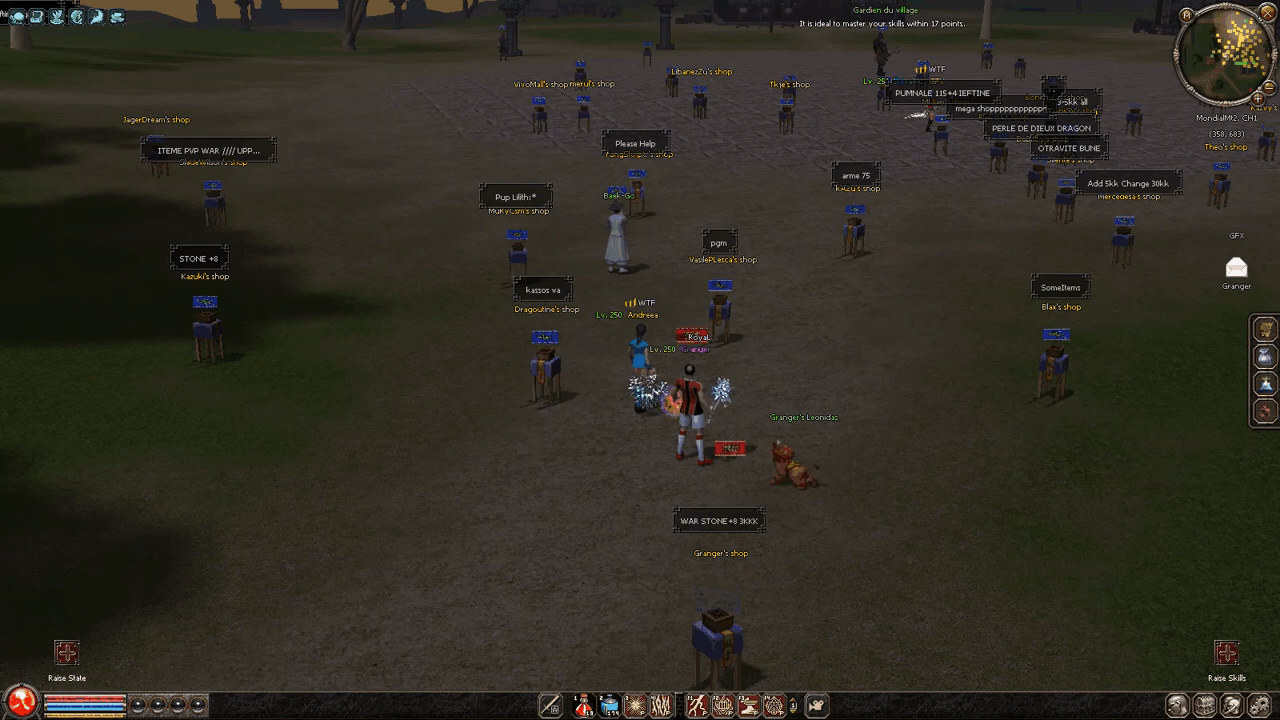Screen dimensions: 1280x720
Task: Click the Raise Skills plus button
Action: click(x=1226, y=654)
